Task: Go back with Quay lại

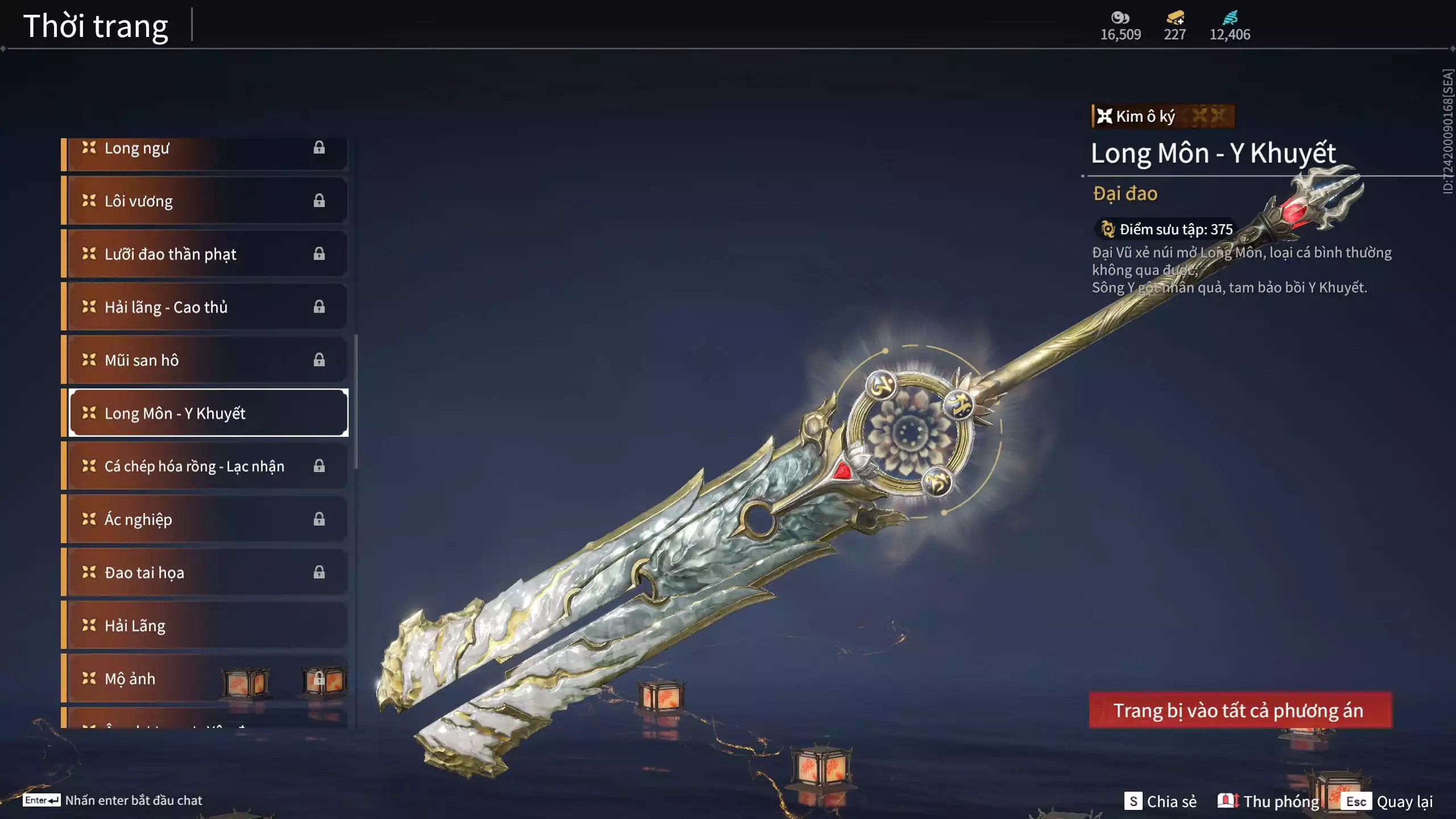Action: (x=1389, y=801)
